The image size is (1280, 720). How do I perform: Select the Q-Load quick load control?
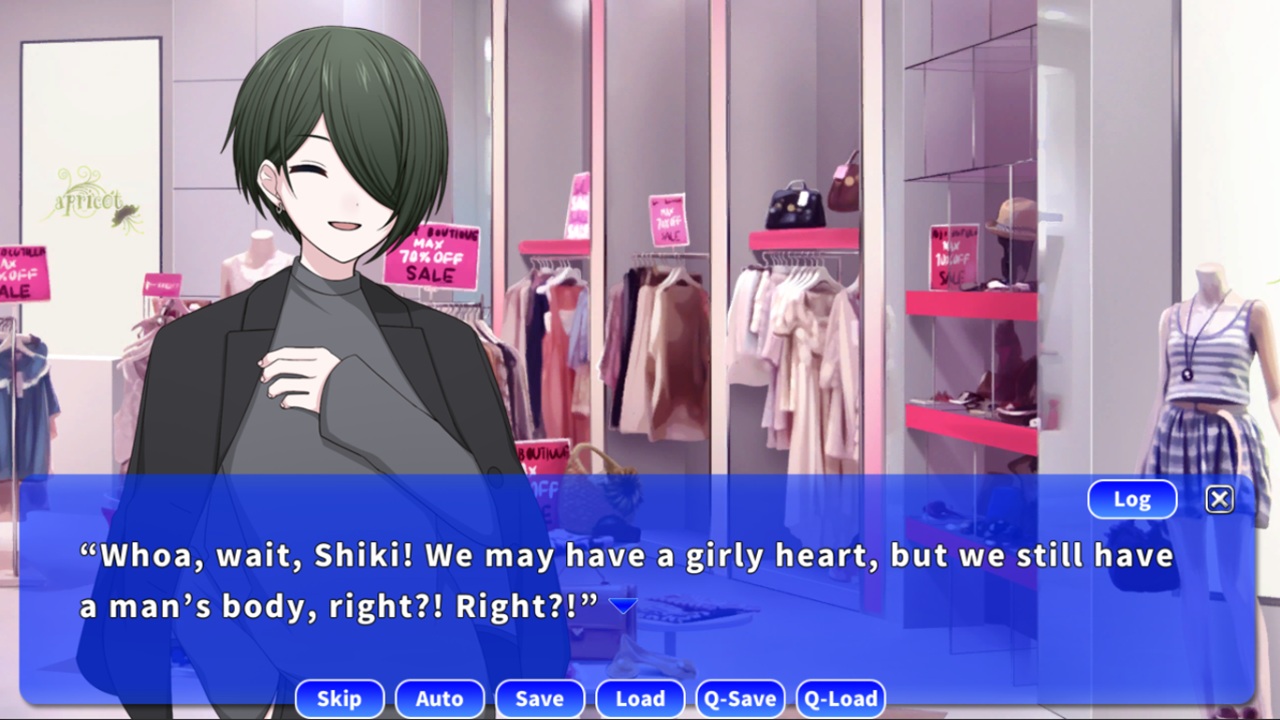pyautogui.click(x=841, y=698)
